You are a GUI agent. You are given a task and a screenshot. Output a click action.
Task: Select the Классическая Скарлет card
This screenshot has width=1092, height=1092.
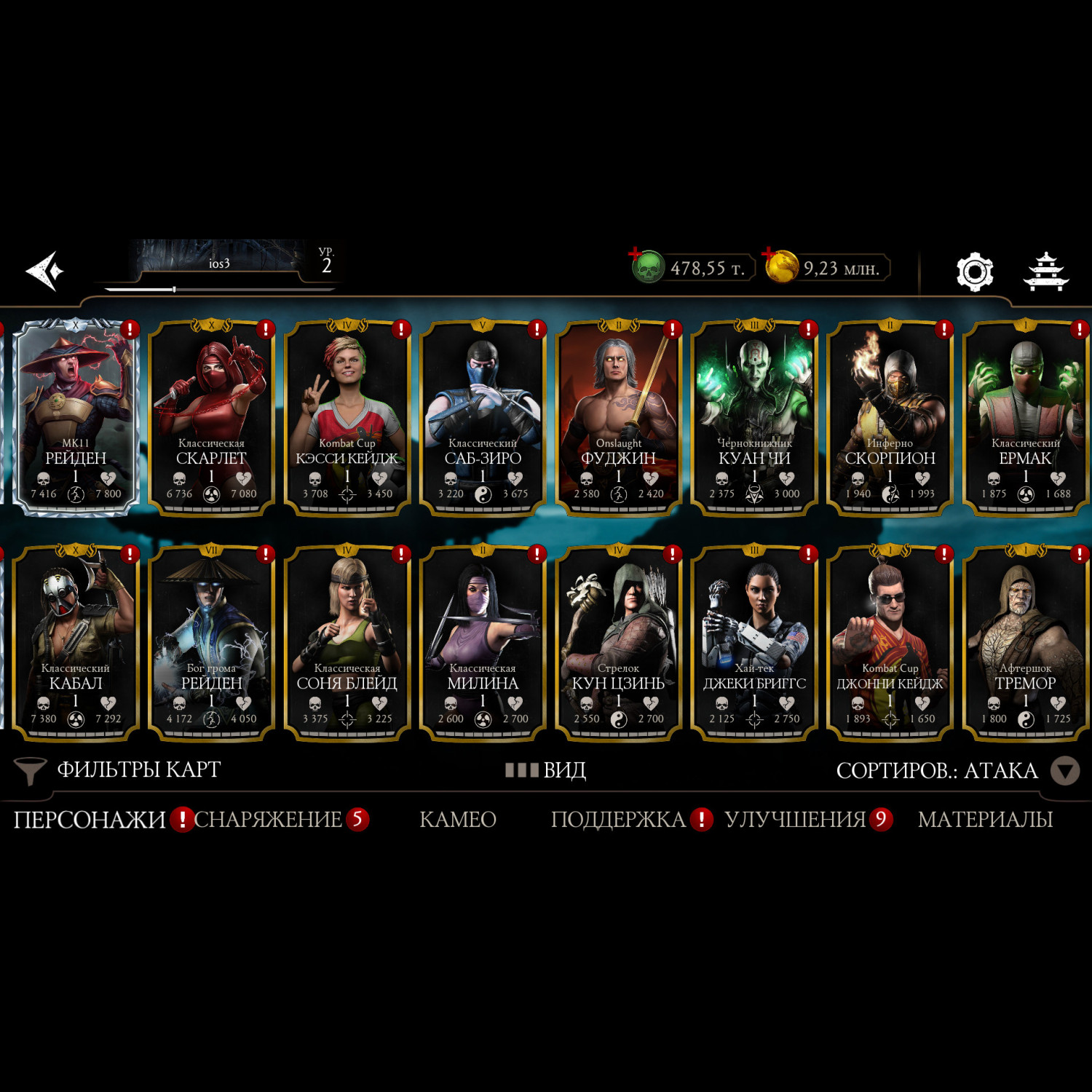(x=211, y=417)
